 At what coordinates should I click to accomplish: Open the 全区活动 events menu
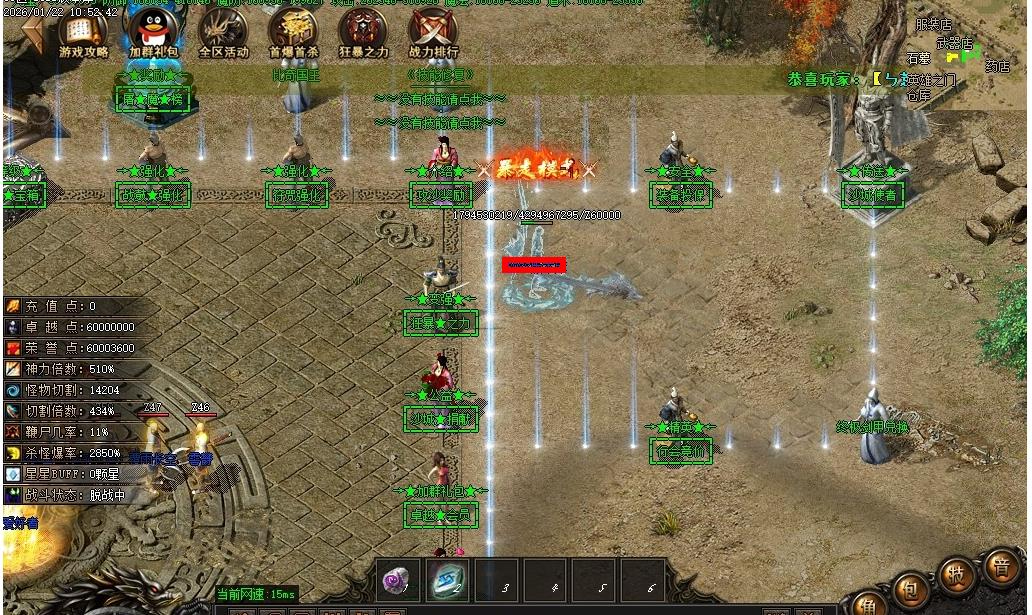pos(222,33)
